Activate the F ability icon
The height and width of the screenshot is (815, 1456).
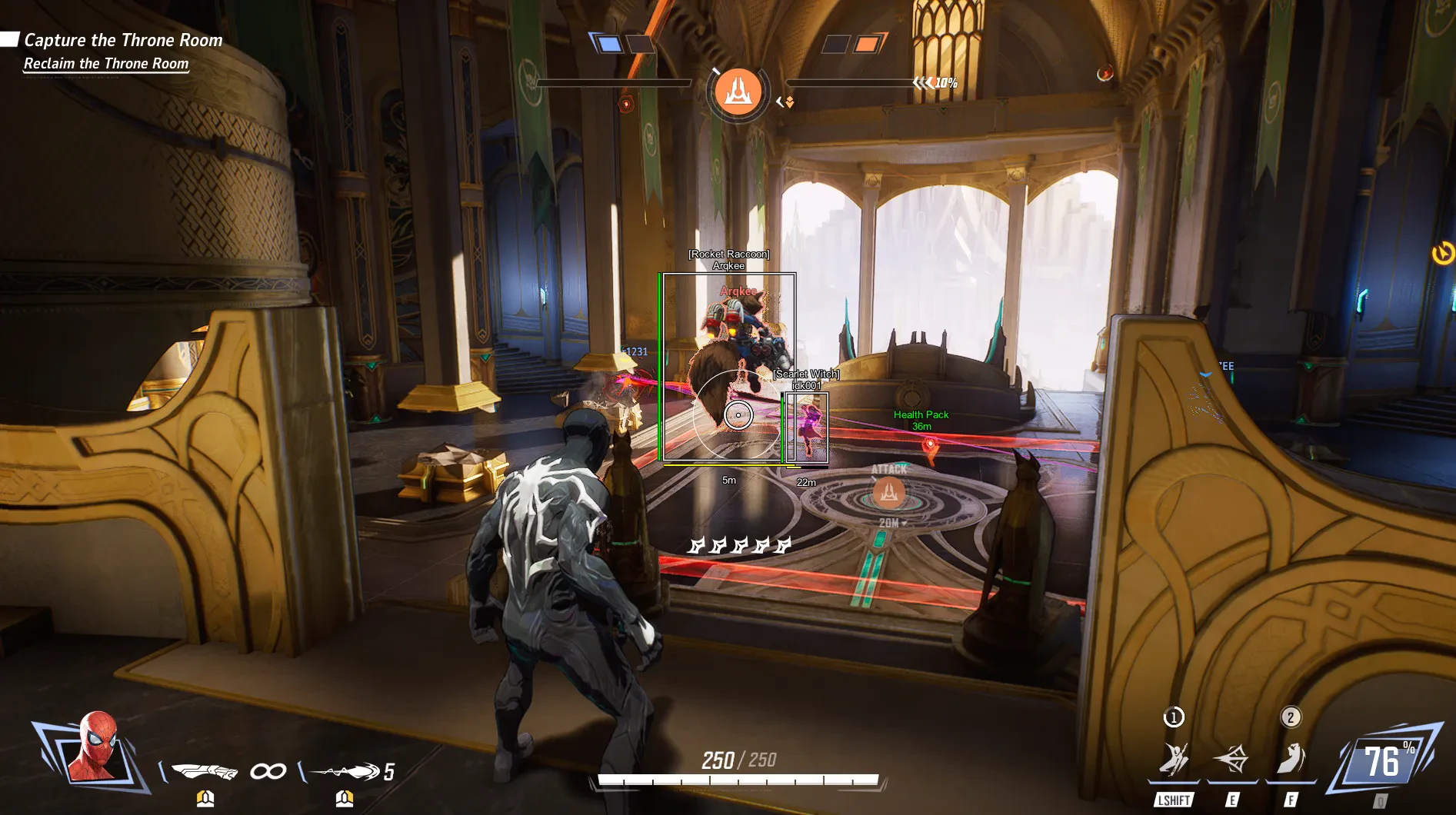1291,760
